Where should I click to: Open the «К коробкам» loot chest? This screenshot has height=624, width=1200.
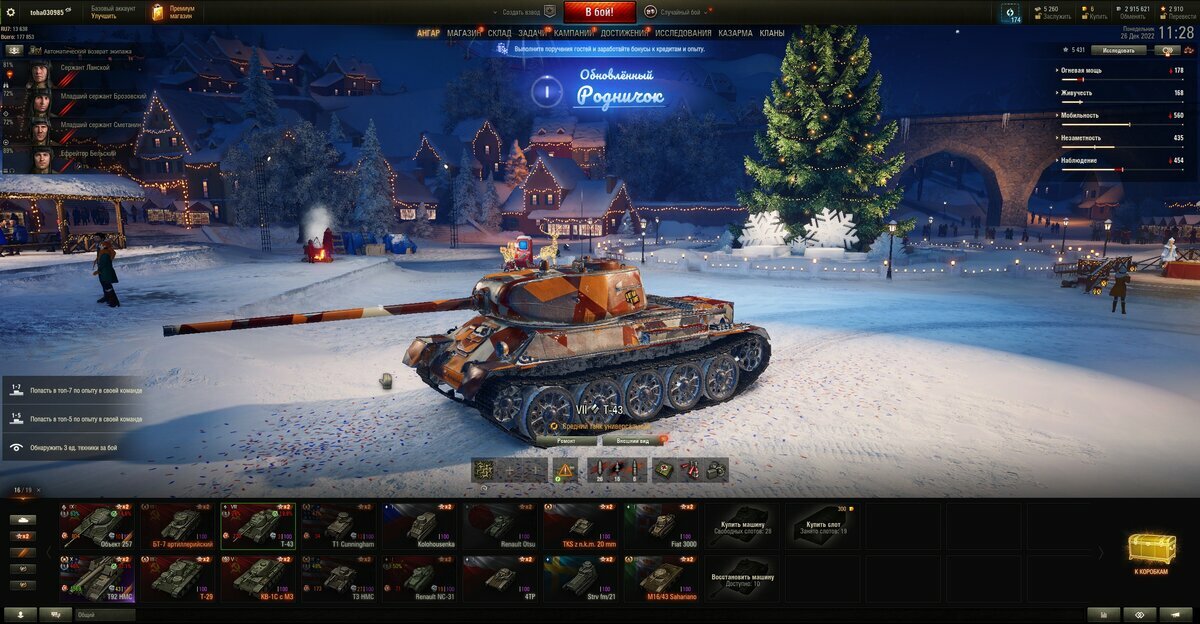click(x=1151, y=551)
